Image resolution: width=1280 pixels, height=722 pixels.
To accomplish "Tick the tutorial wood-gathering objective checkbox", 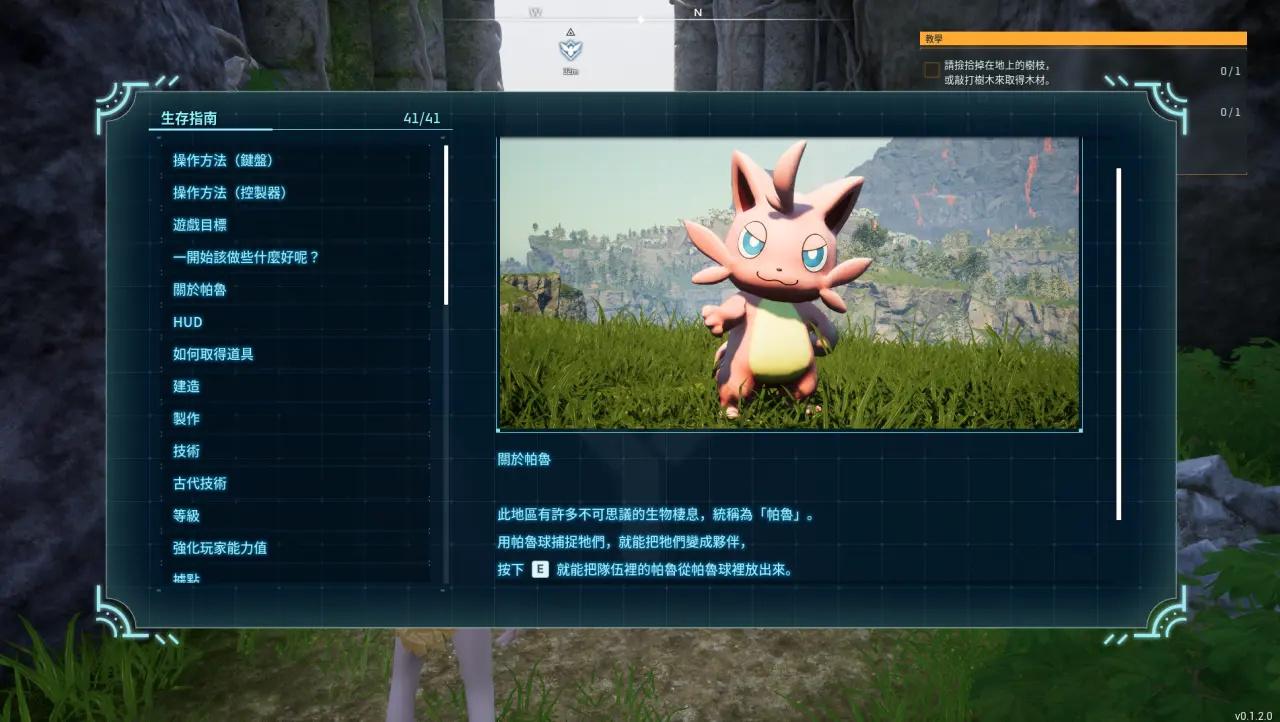I will [931, 70].
